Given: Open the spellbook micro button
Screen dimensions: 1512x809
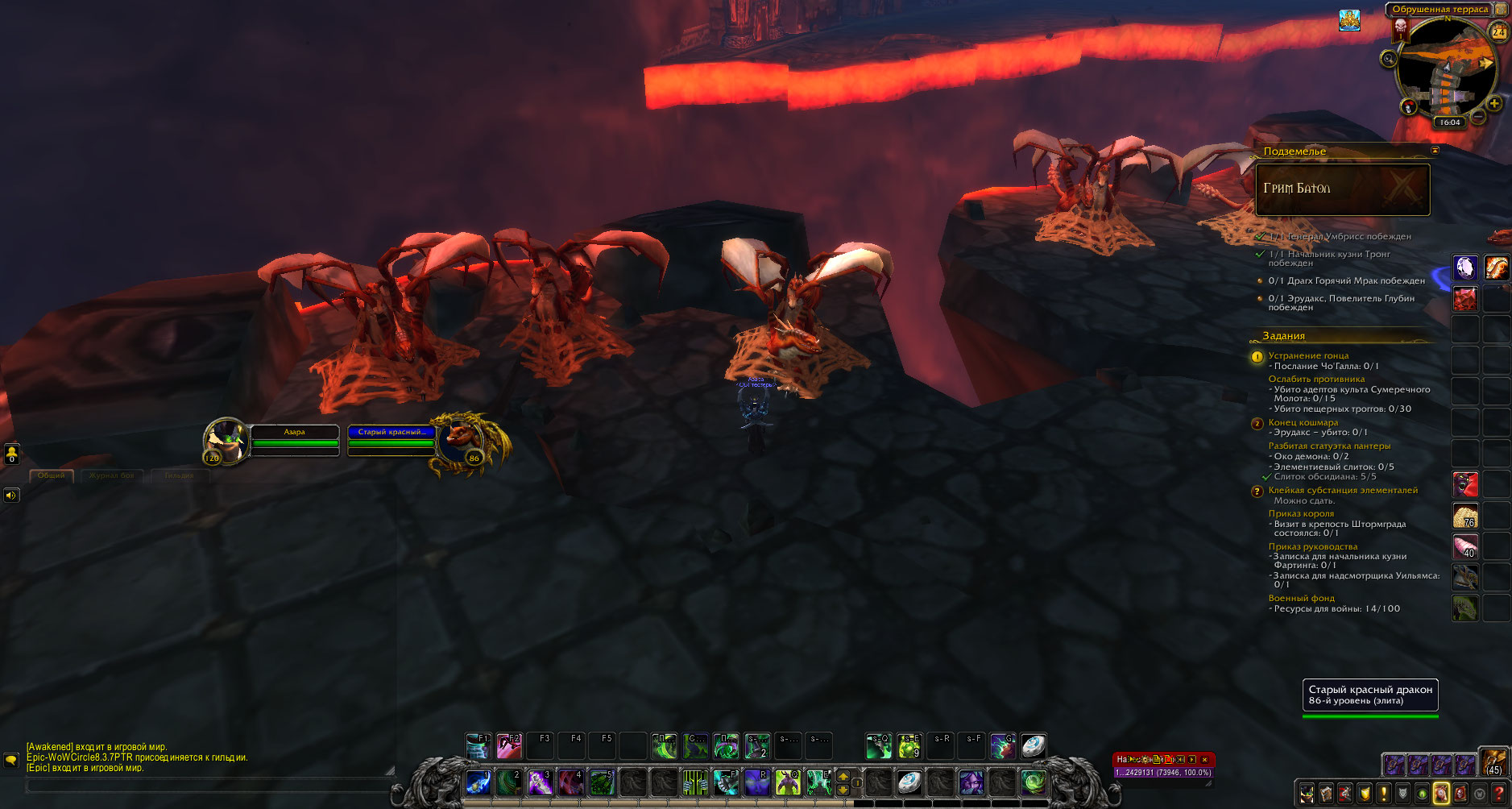Looking at the screenshot, I should [1326, 794].
